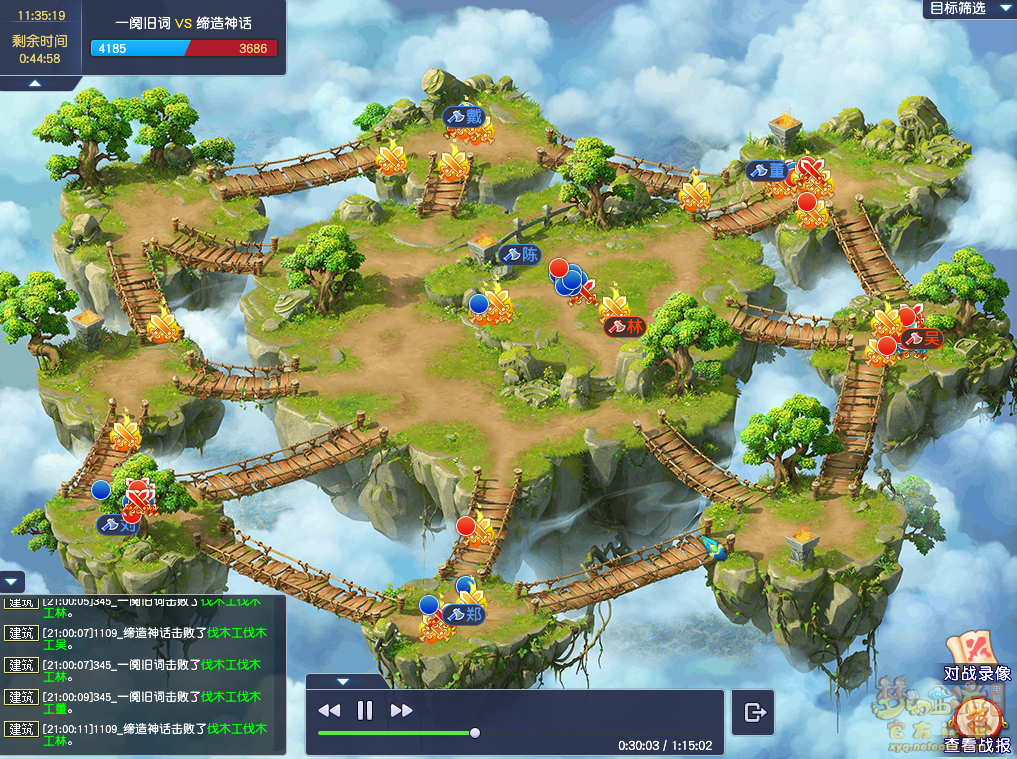Select the blue 郑 lumberjack marker
The image size is (1017, 759).
tap(464, 614)
